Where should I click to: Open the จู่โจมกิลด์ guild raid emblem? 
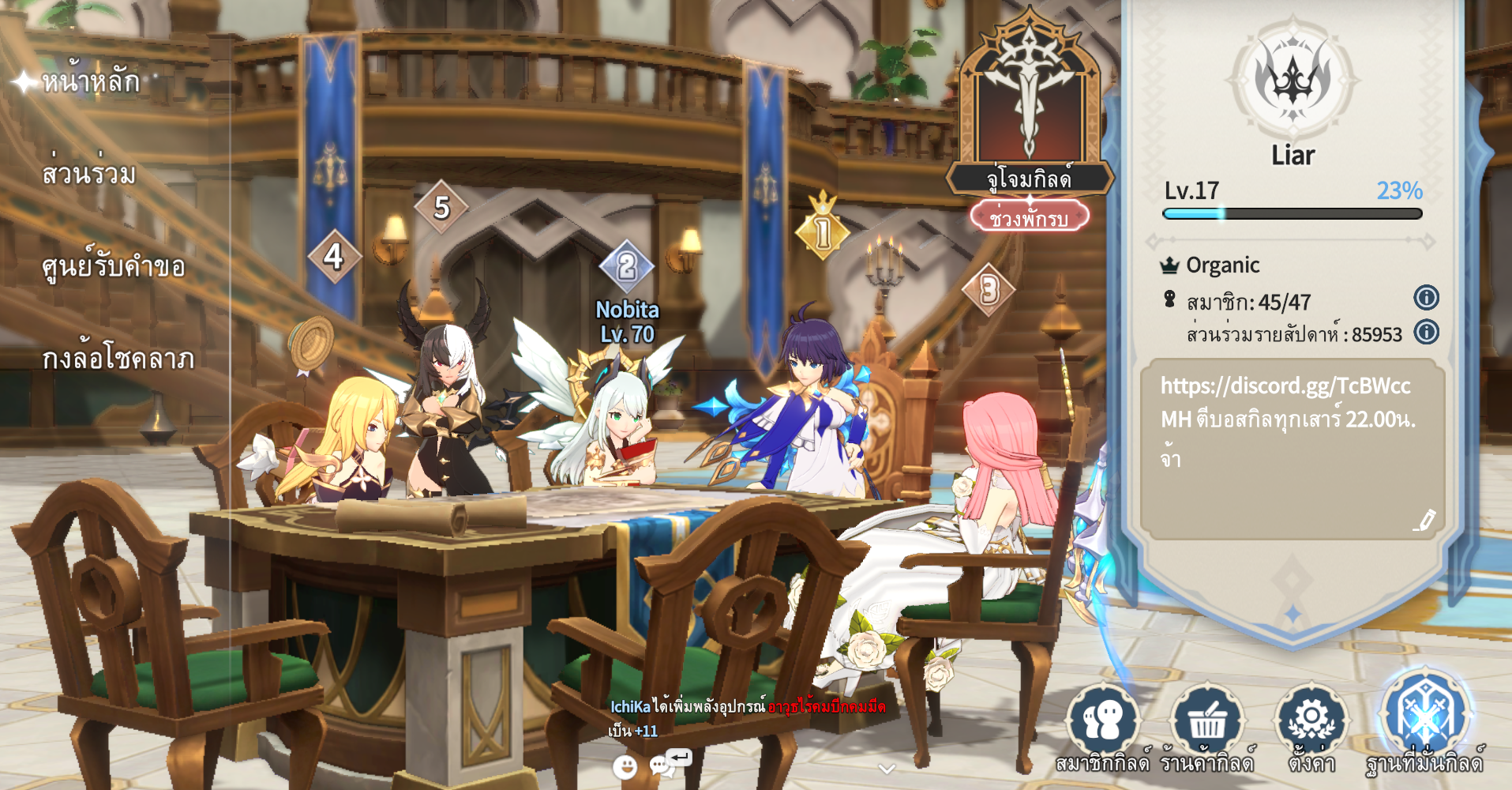1030,103
